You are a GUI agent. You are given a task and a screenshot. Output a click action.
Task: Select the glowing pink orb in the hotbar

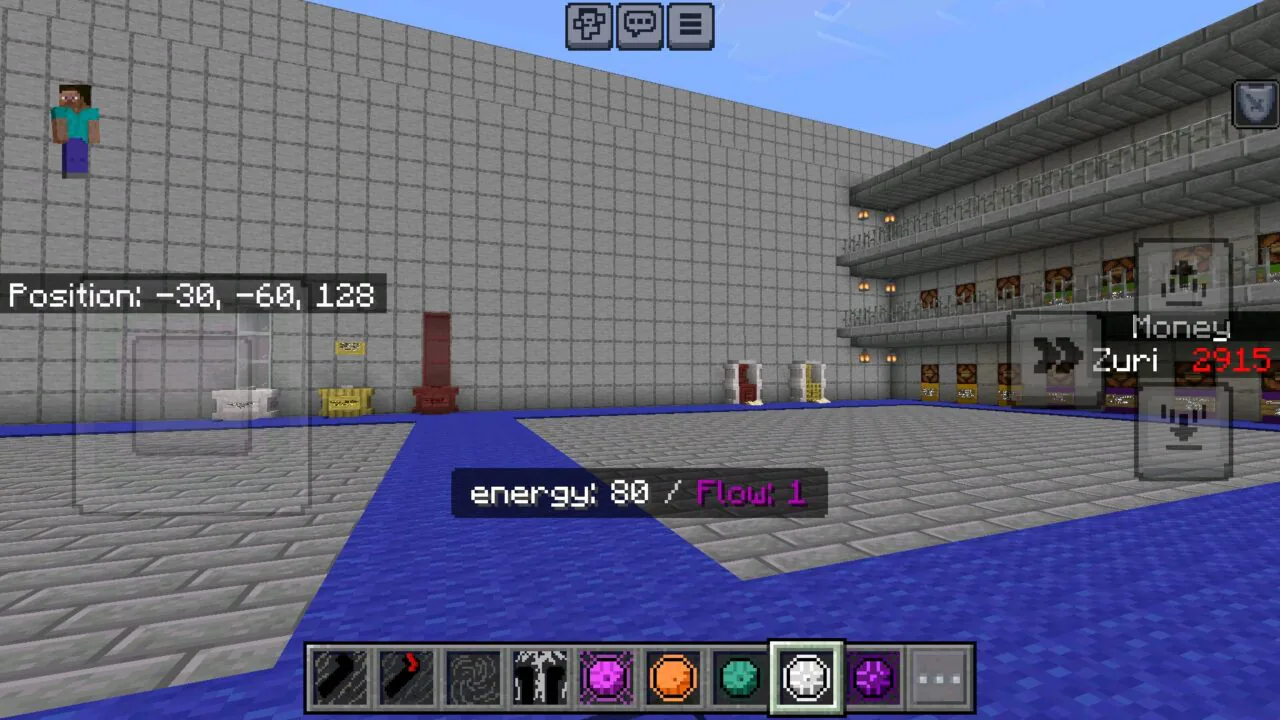[607, 677]
